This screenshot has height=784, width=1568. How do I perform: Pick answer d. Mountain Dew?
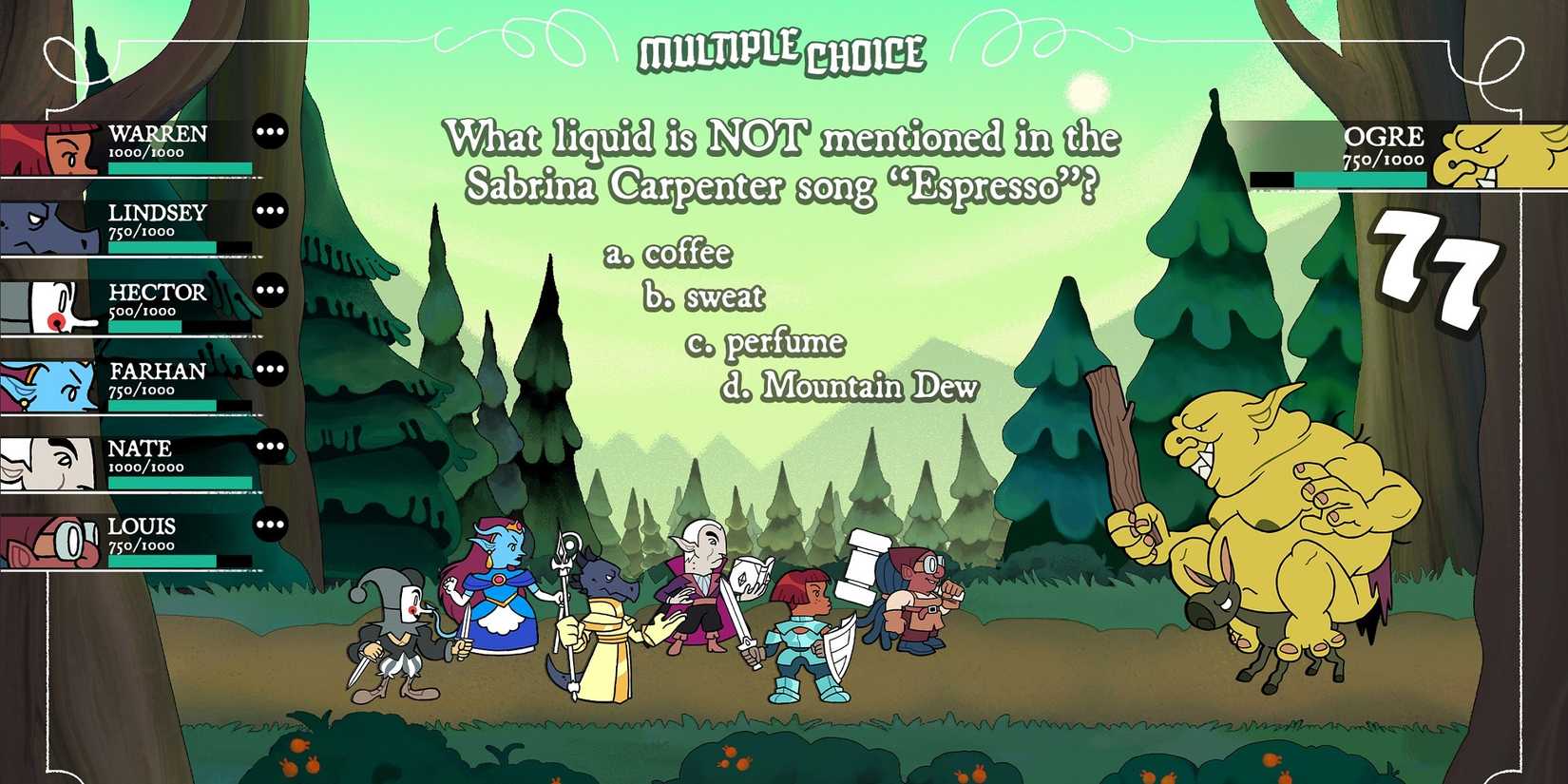pyautogui.click(x=850, y=387)
